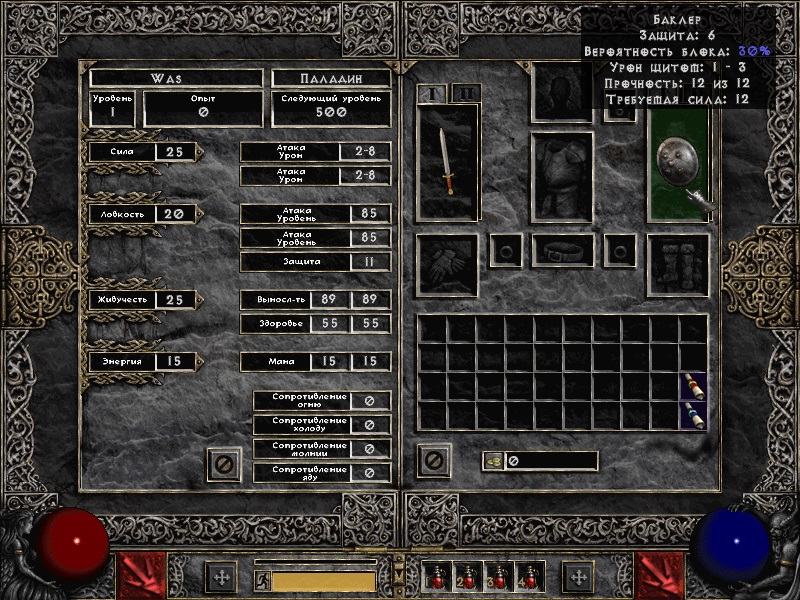Pick up the equipped short sword
Screen dimensions: 800x600
[447, 162]
